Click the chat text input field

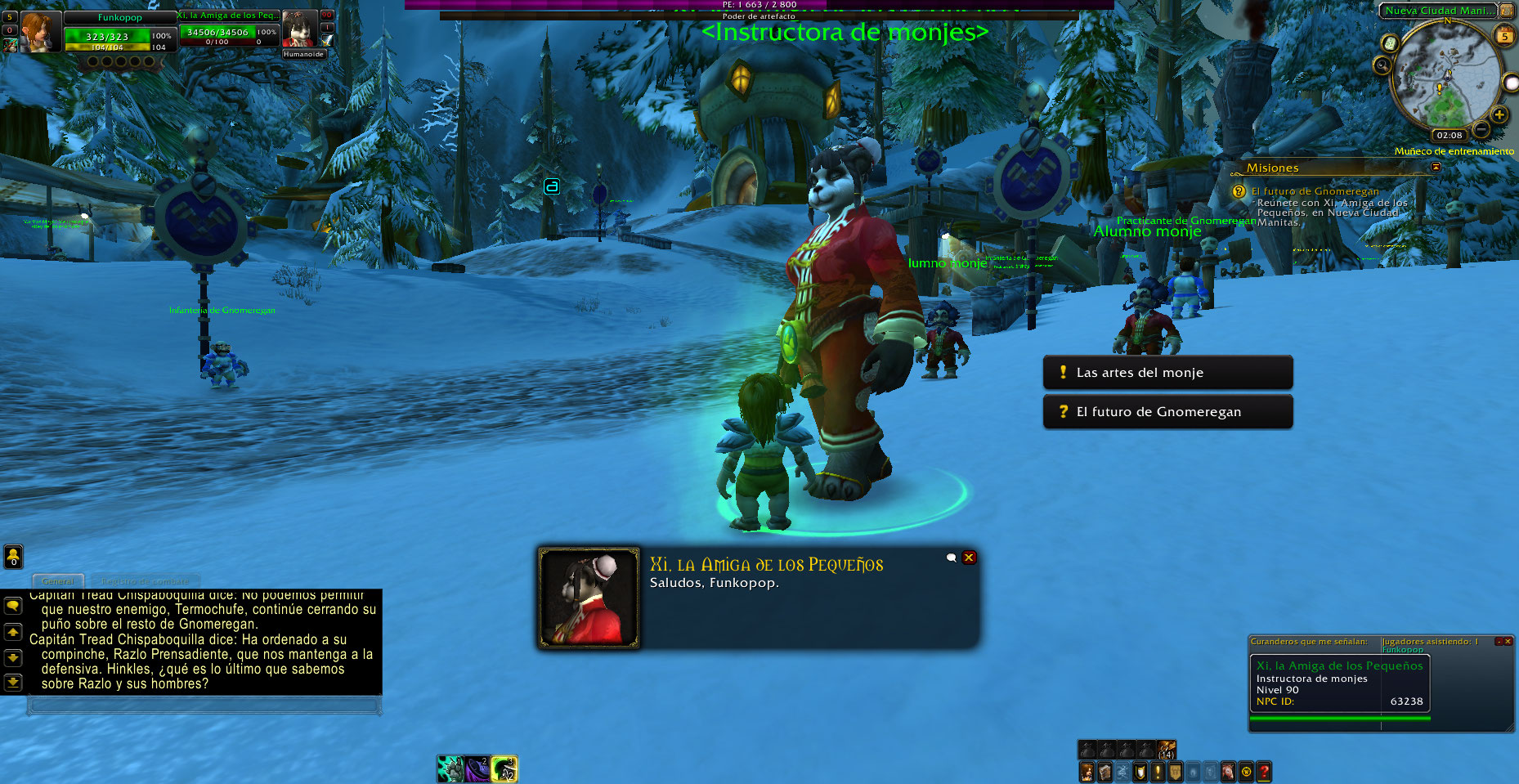click(x=204, y=705)
